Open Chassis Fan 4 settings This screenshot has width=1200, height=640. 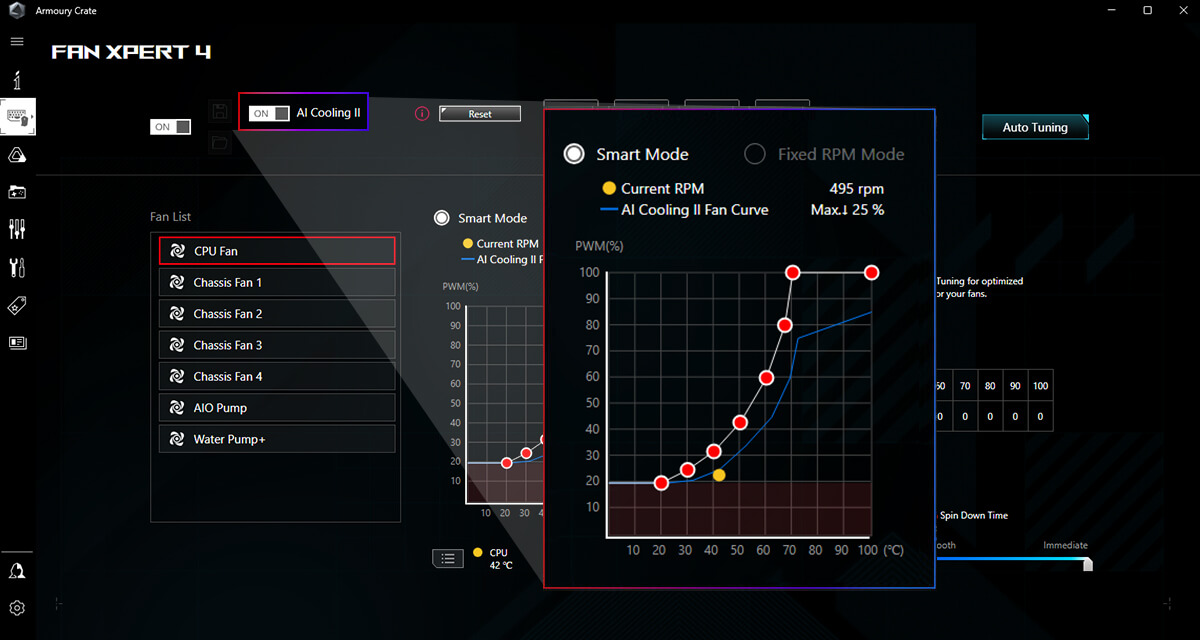click(277, 376)
